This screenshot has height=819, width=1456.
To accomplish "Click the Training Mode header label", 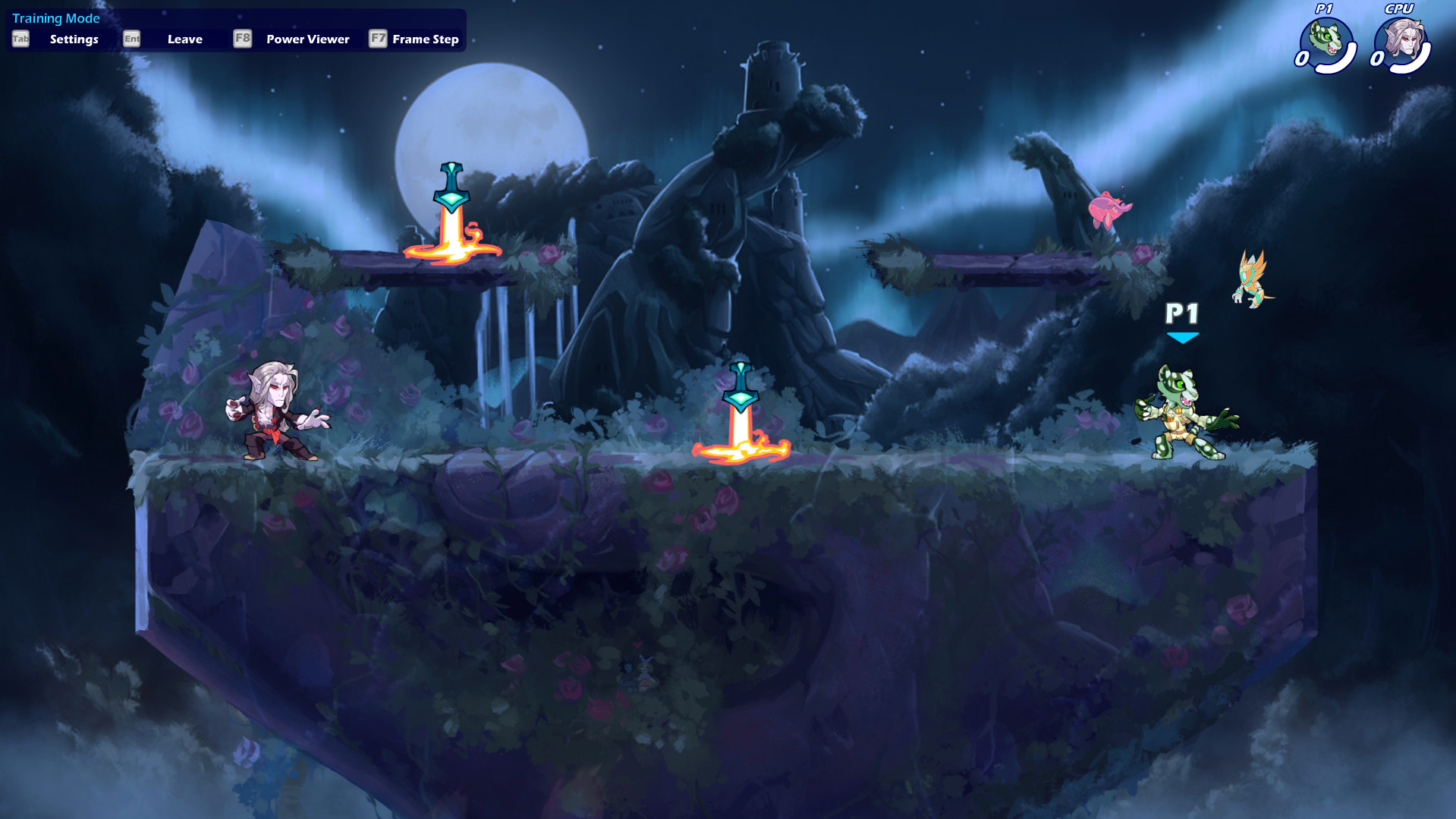I will [55, 18].
